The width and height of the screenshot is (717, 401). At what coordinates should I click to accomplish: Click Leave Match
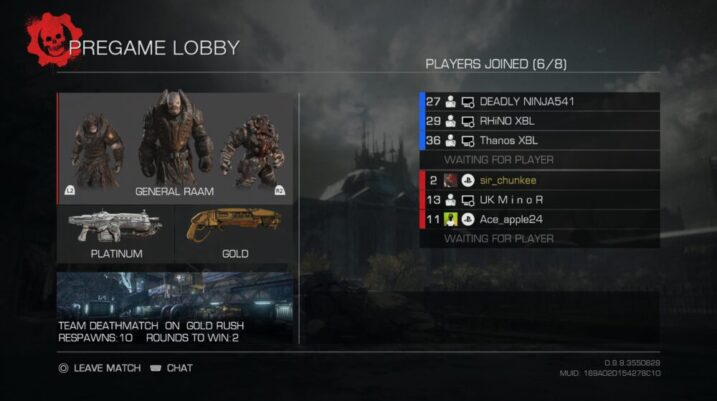(97, 368)
